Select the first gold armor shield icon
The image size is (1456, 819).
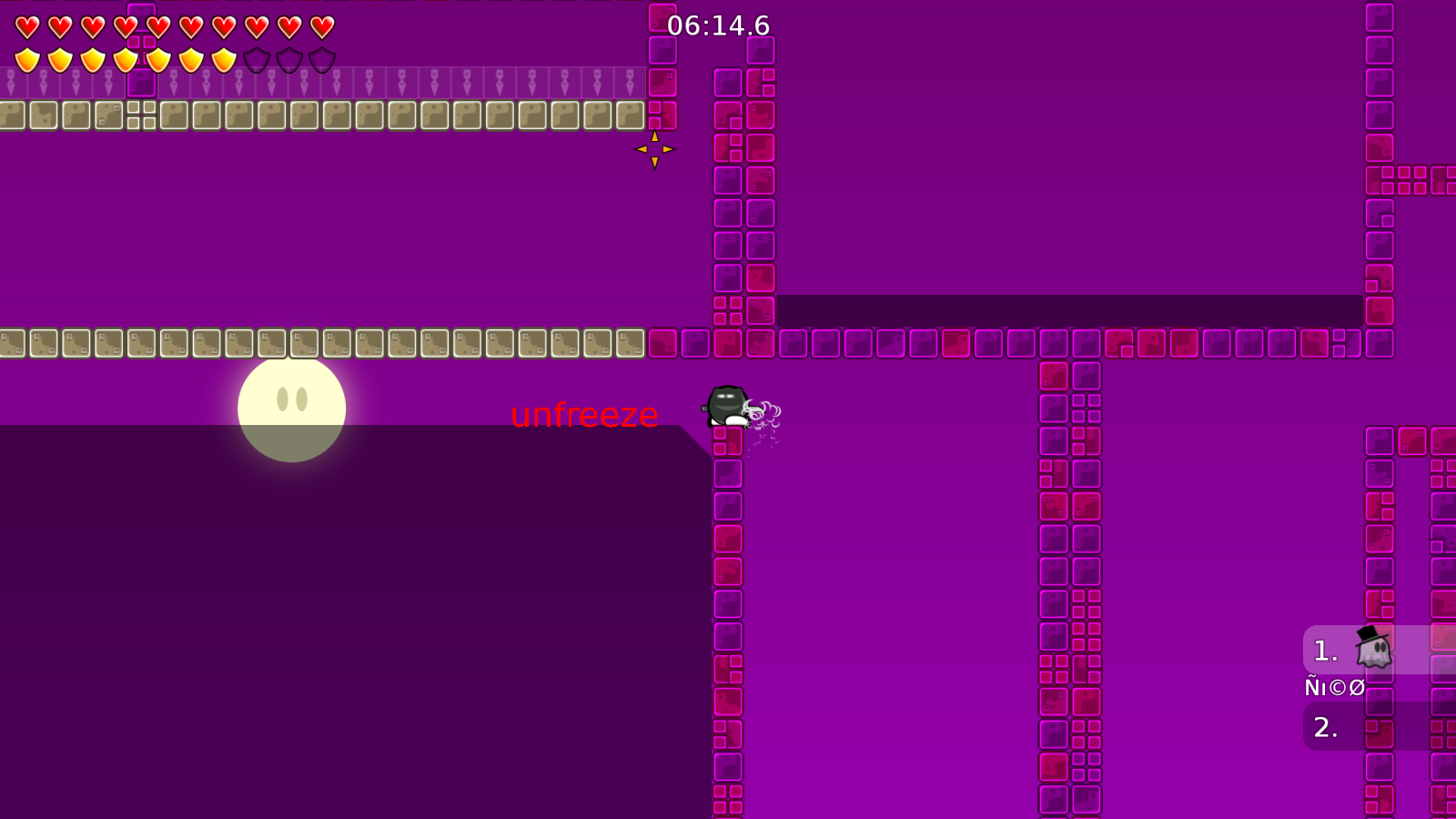pos(26,58)
